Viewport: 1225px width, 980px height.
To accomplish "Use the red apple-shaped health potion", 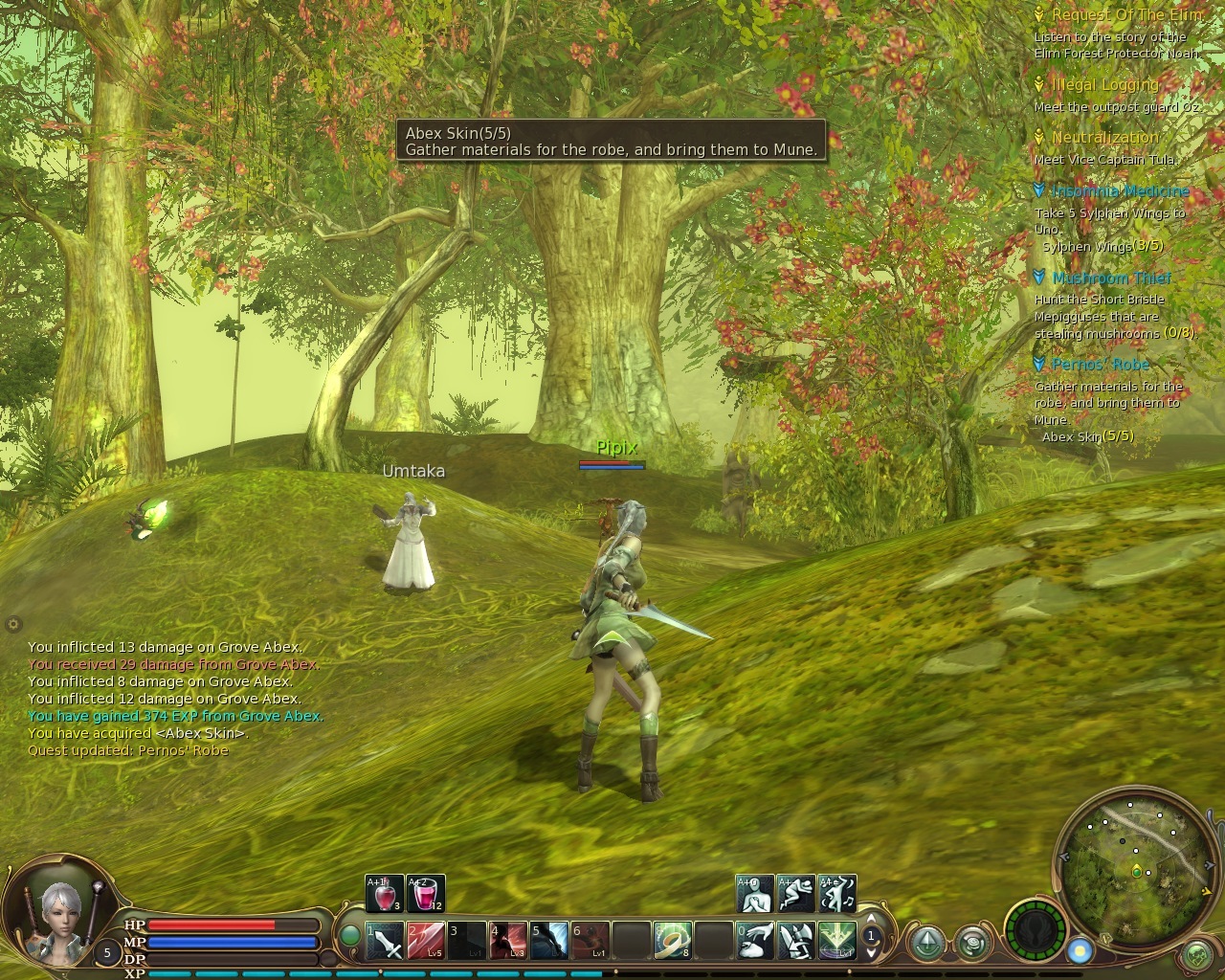I will (385, 894).
